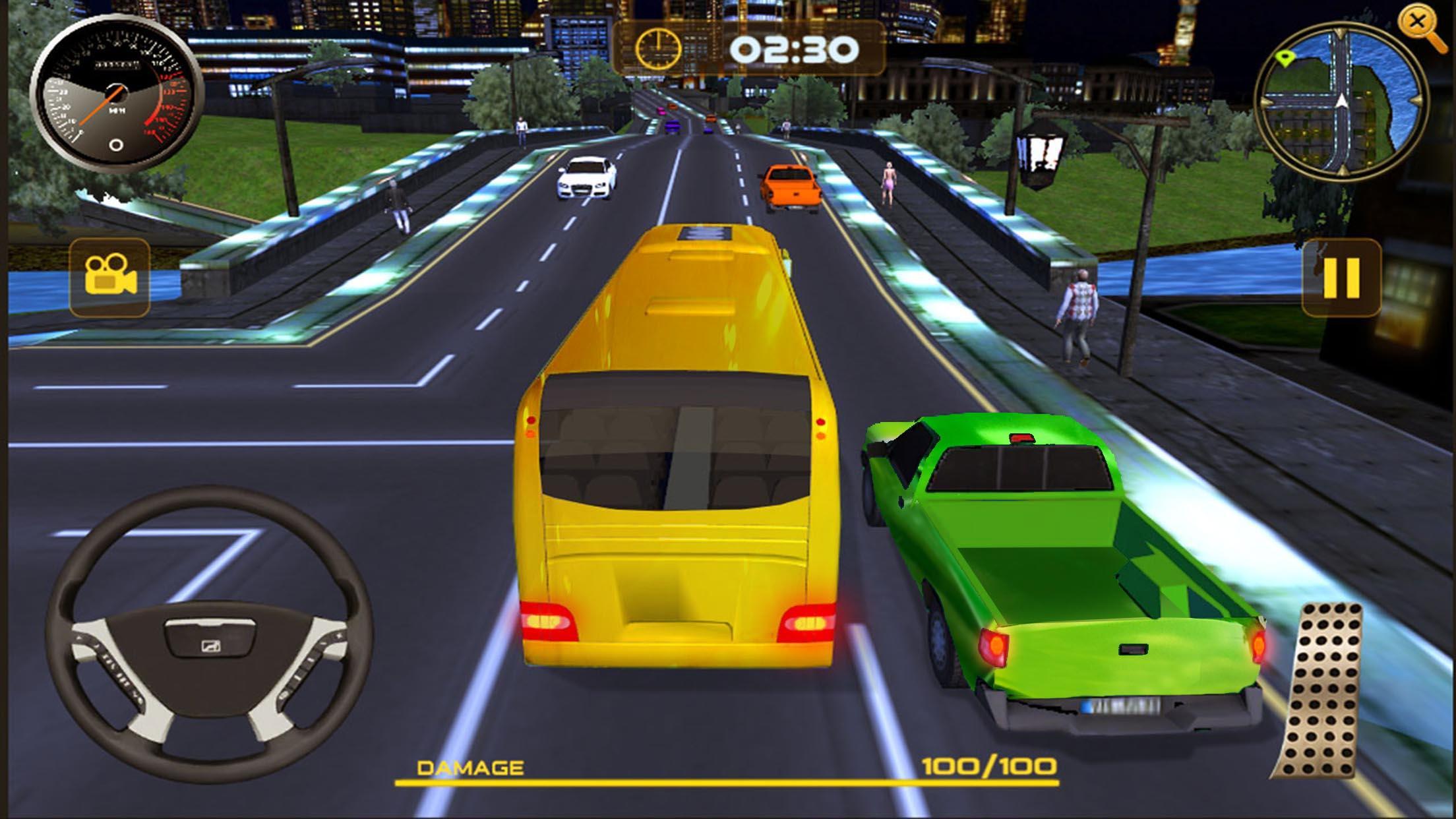Tap the magnifying glass close icon
Image resolution: width=1456 pixels, height=819 pixels.
pyautogui.click(x=1417, y=22)
